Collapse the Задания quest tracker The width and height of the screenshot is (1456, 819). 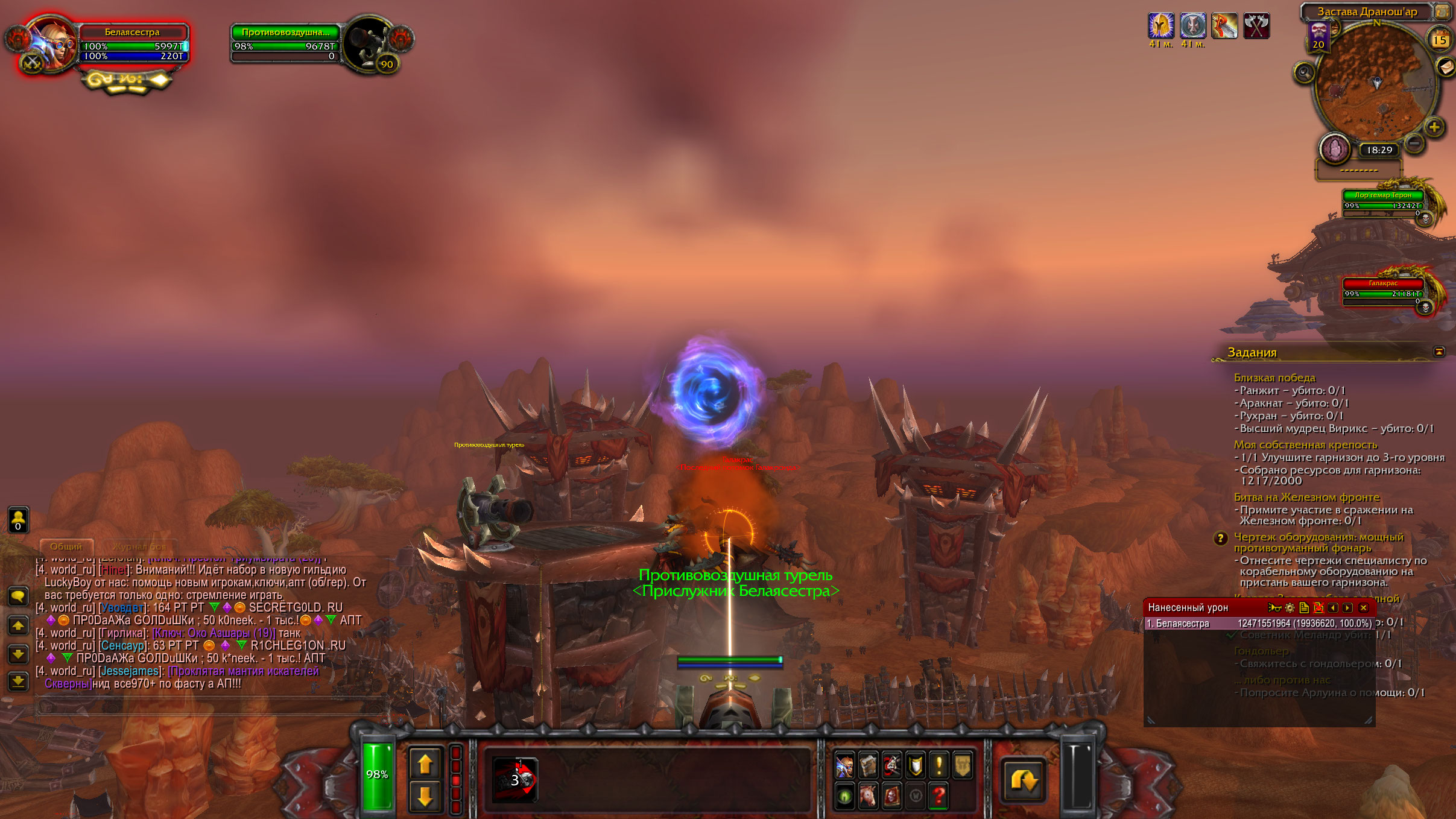[x=1439, y=352]
